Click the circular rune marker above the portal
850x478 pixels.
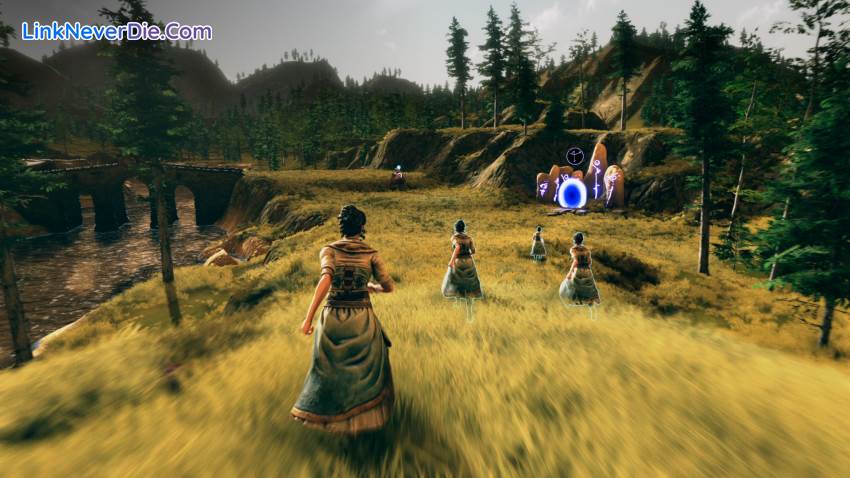tap(574, 155)
